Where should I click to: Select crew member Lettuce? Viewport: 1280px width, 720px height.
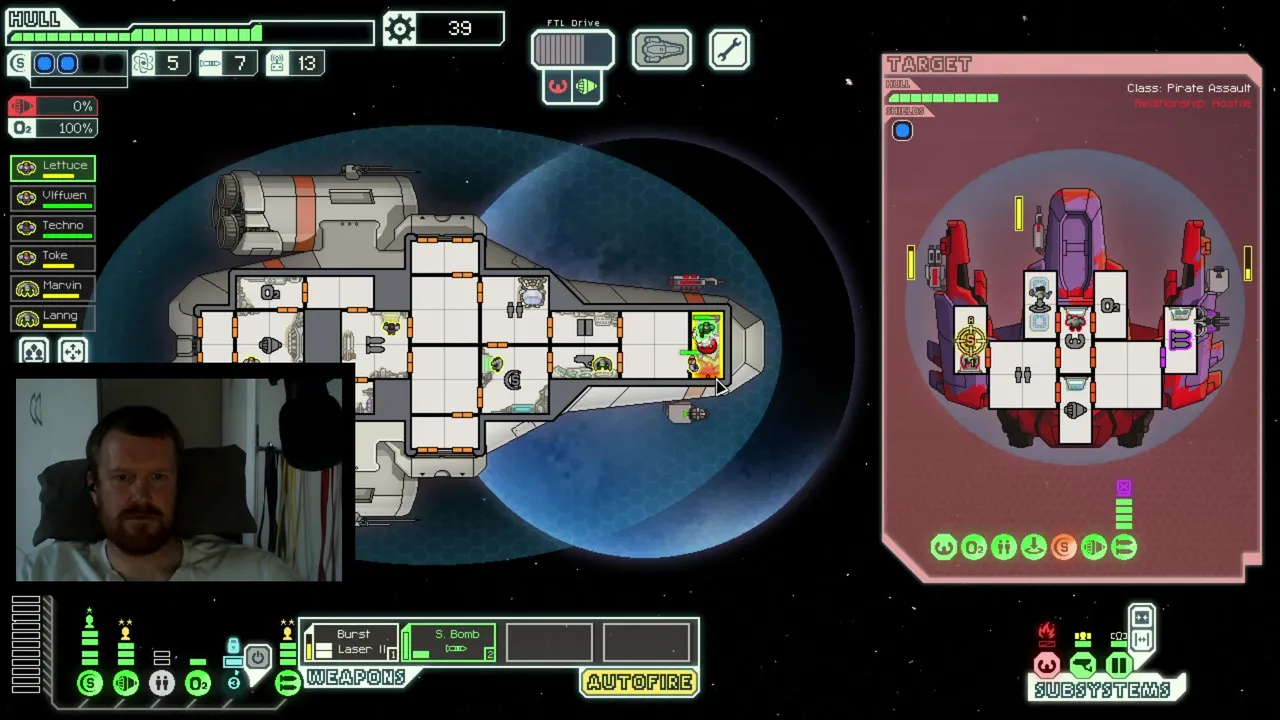coord(54,167)
